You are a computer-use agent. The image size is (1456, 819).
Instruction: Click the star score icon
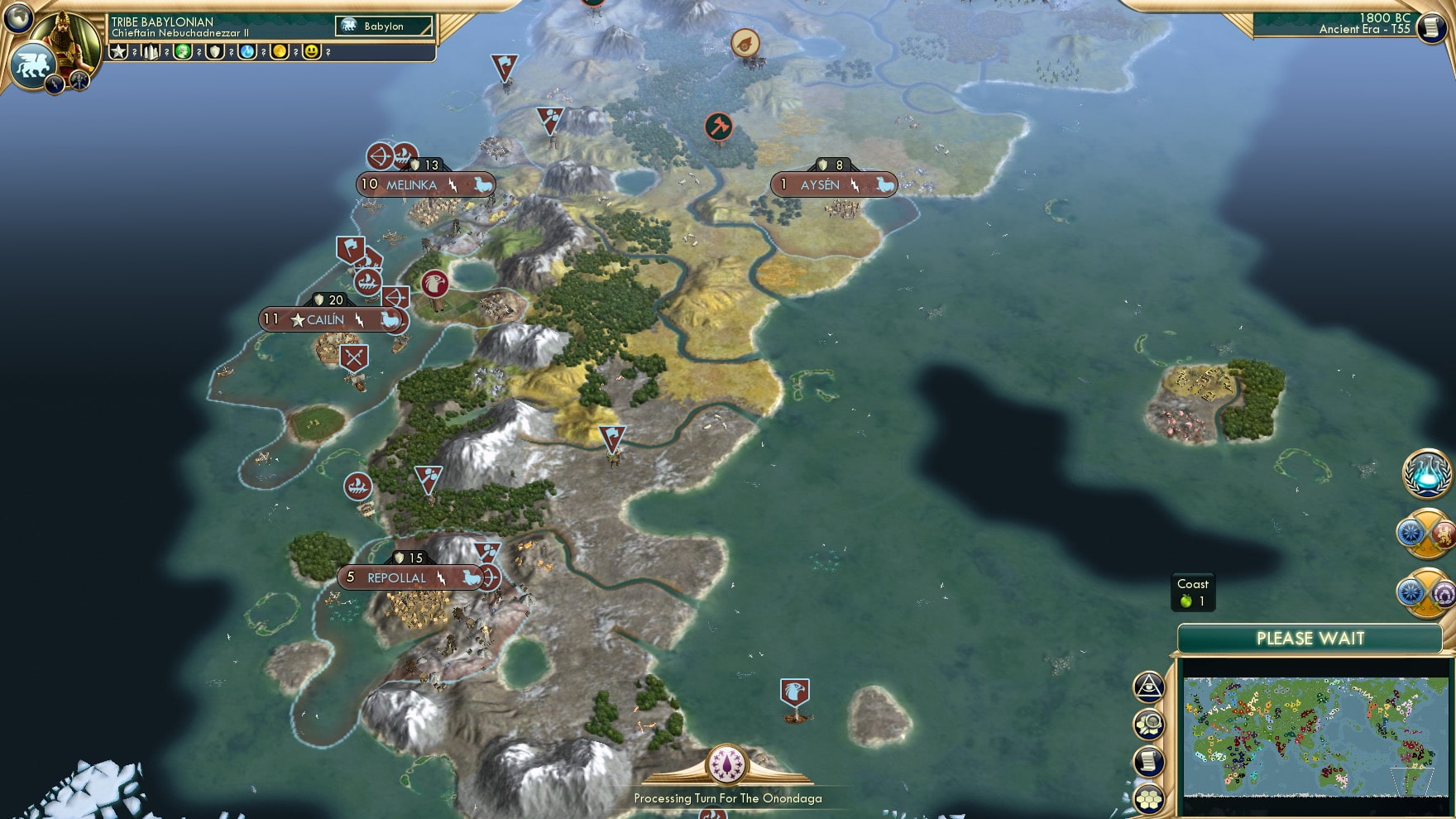click(118, 51)
